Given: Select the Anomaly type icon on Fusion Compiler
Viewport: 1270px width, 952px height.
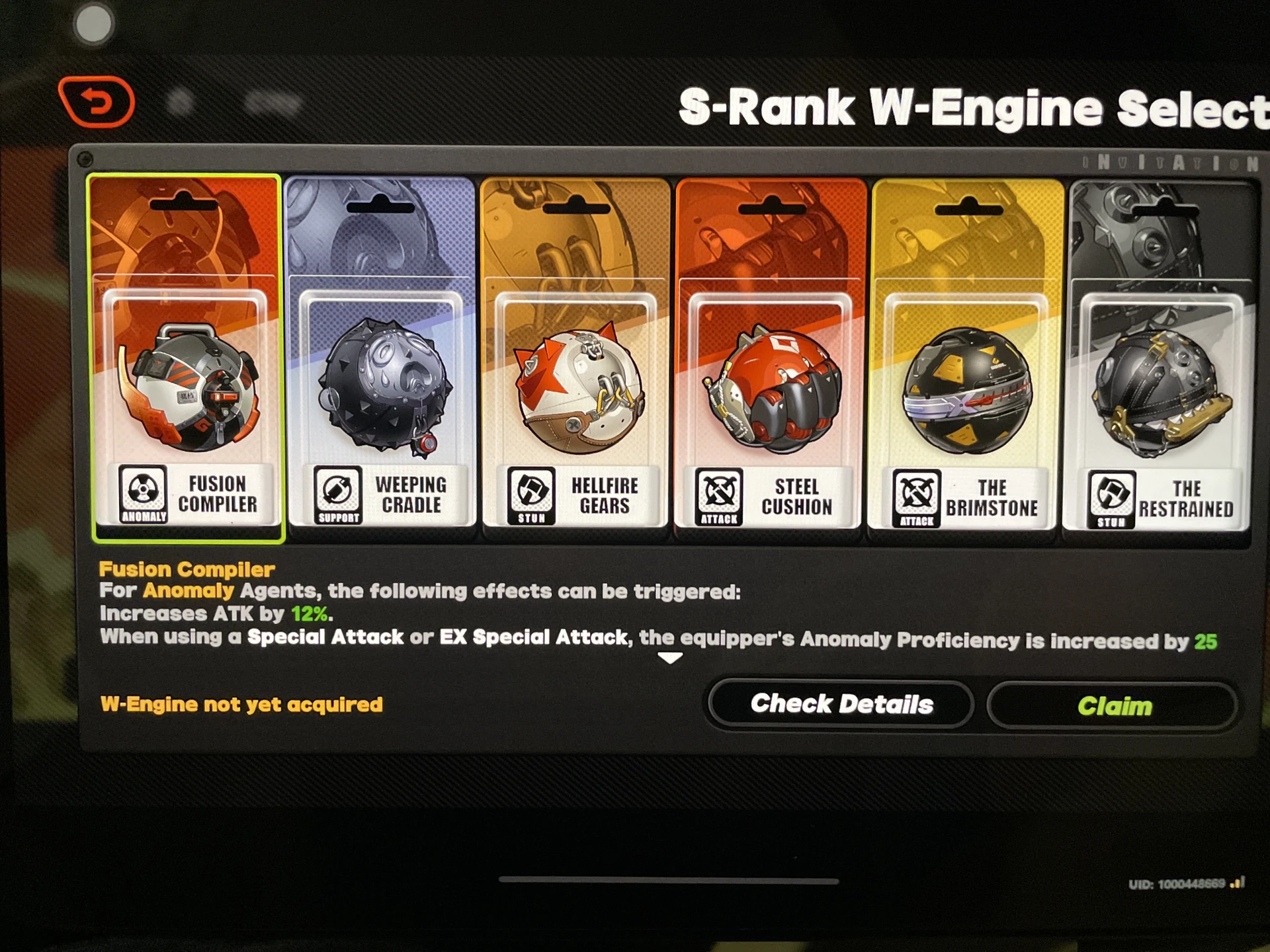Looking at the screenshot, I should point(143,495).
